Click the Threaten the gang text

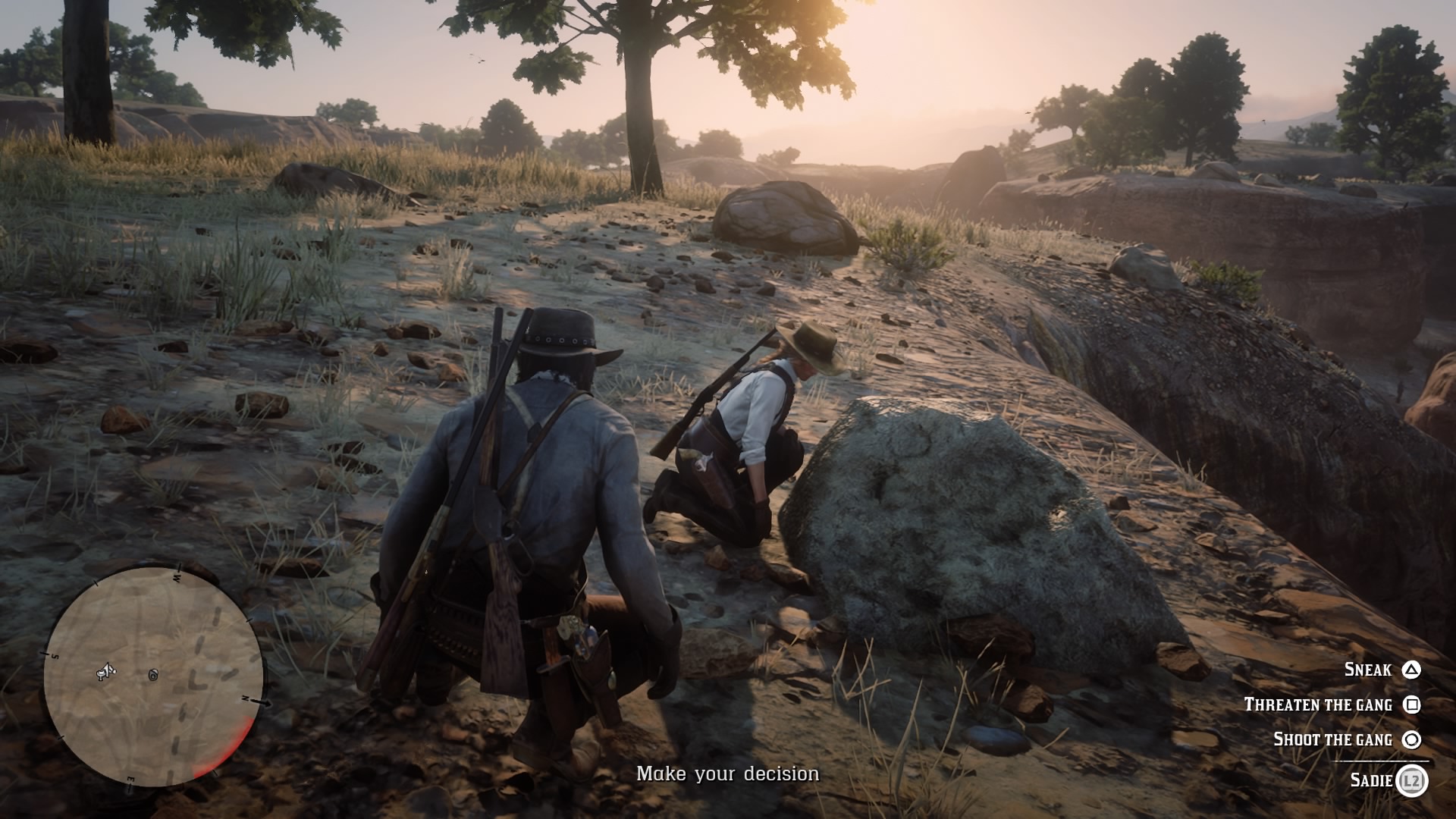click(x=1319, y=704)
